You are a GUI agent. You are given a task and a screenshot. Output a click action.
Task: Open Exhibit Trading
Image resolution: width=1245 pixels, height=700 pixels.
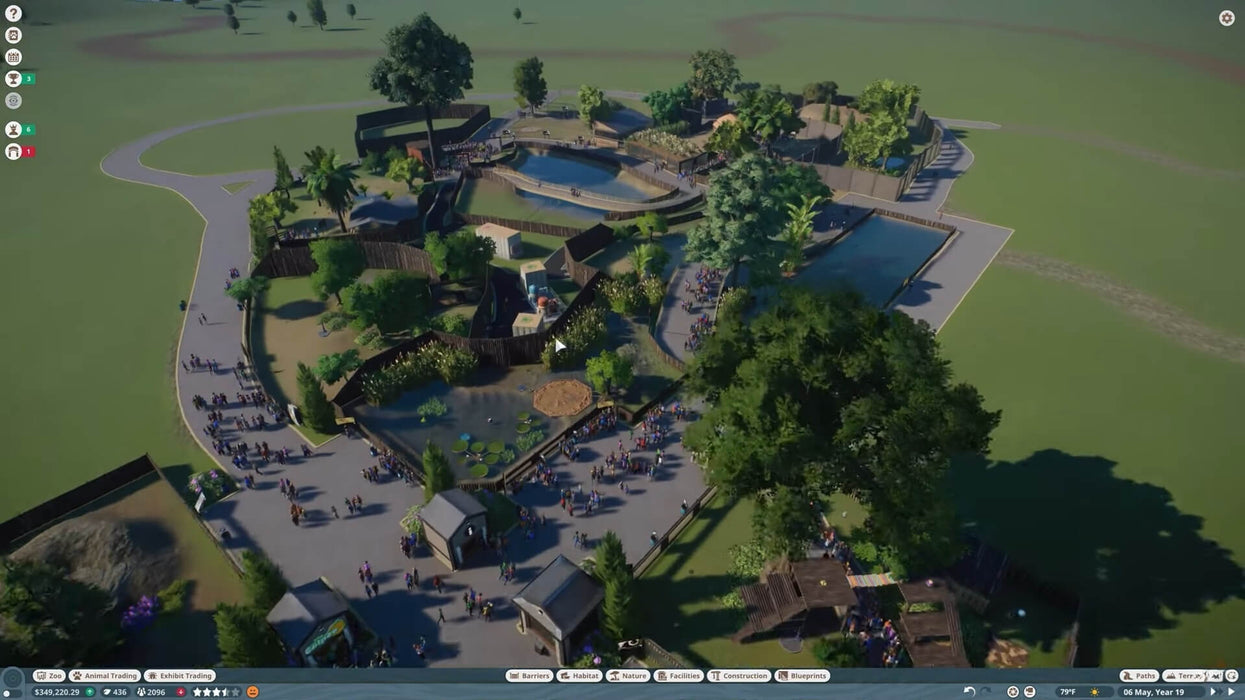pyautogui.click(x=180, y=676)
